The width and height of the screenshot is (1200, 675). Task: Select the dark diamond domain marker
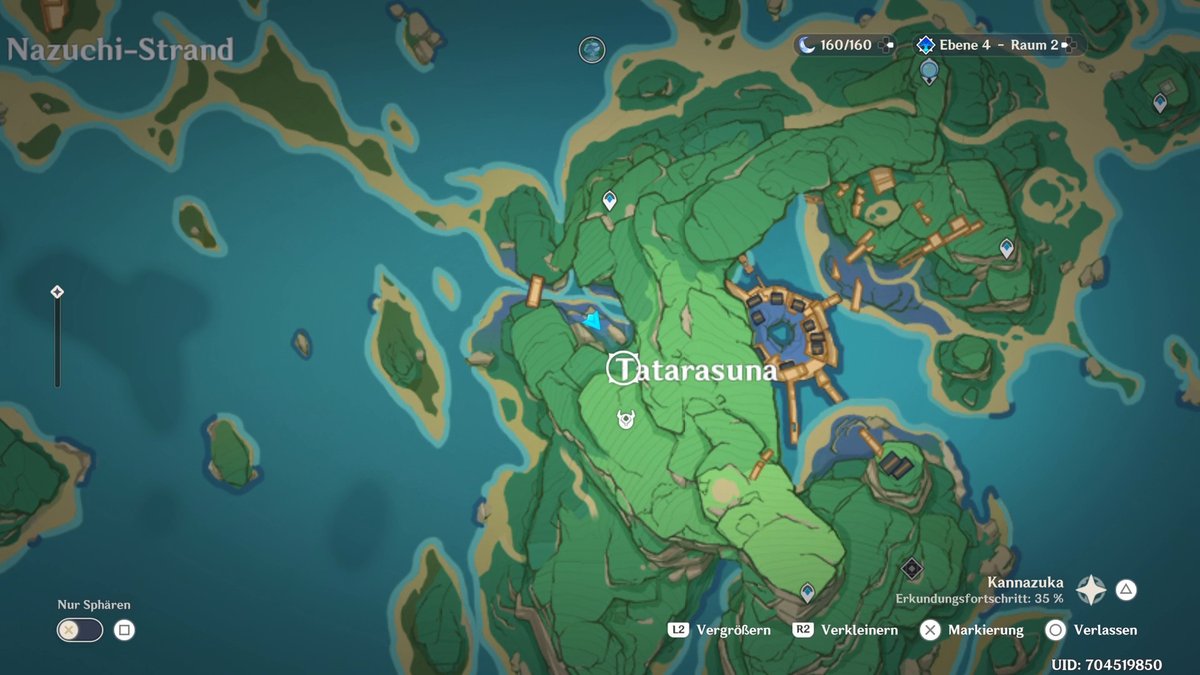click(911, 569)
